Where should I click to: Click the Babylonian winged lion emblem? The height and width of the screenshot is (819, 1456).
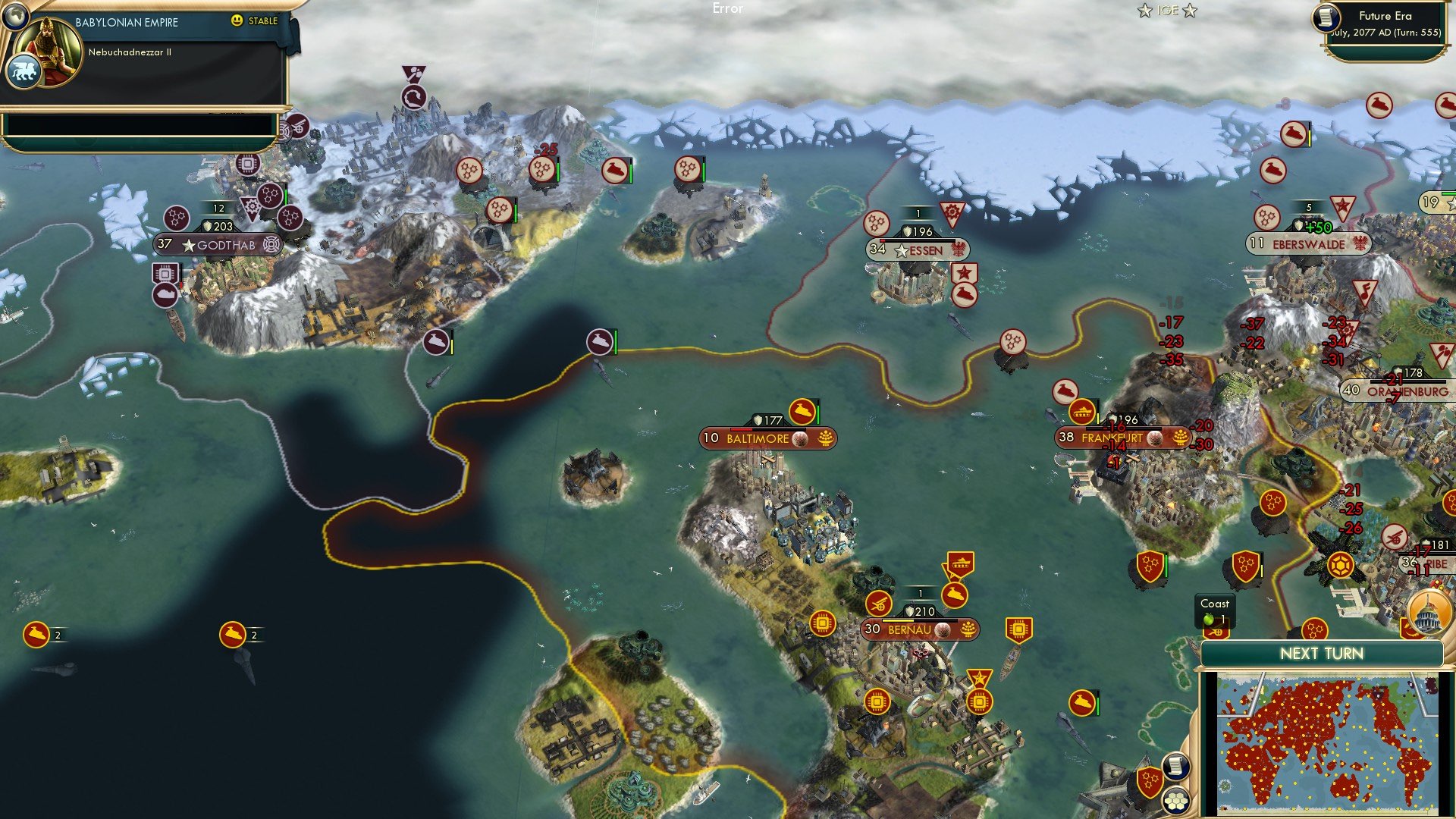point(23,73)
